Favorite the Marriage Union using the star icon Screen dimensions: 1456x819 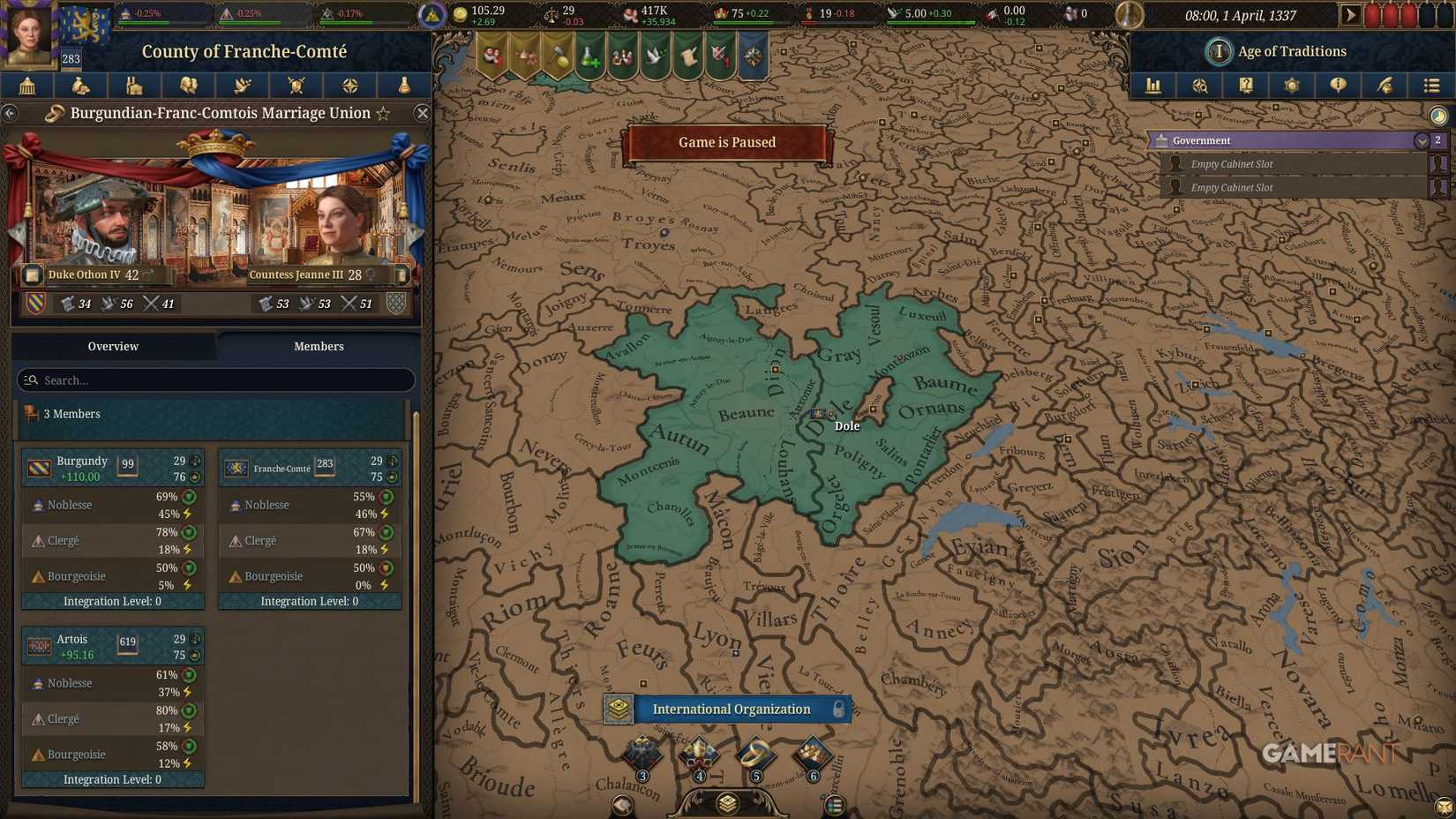383,113
